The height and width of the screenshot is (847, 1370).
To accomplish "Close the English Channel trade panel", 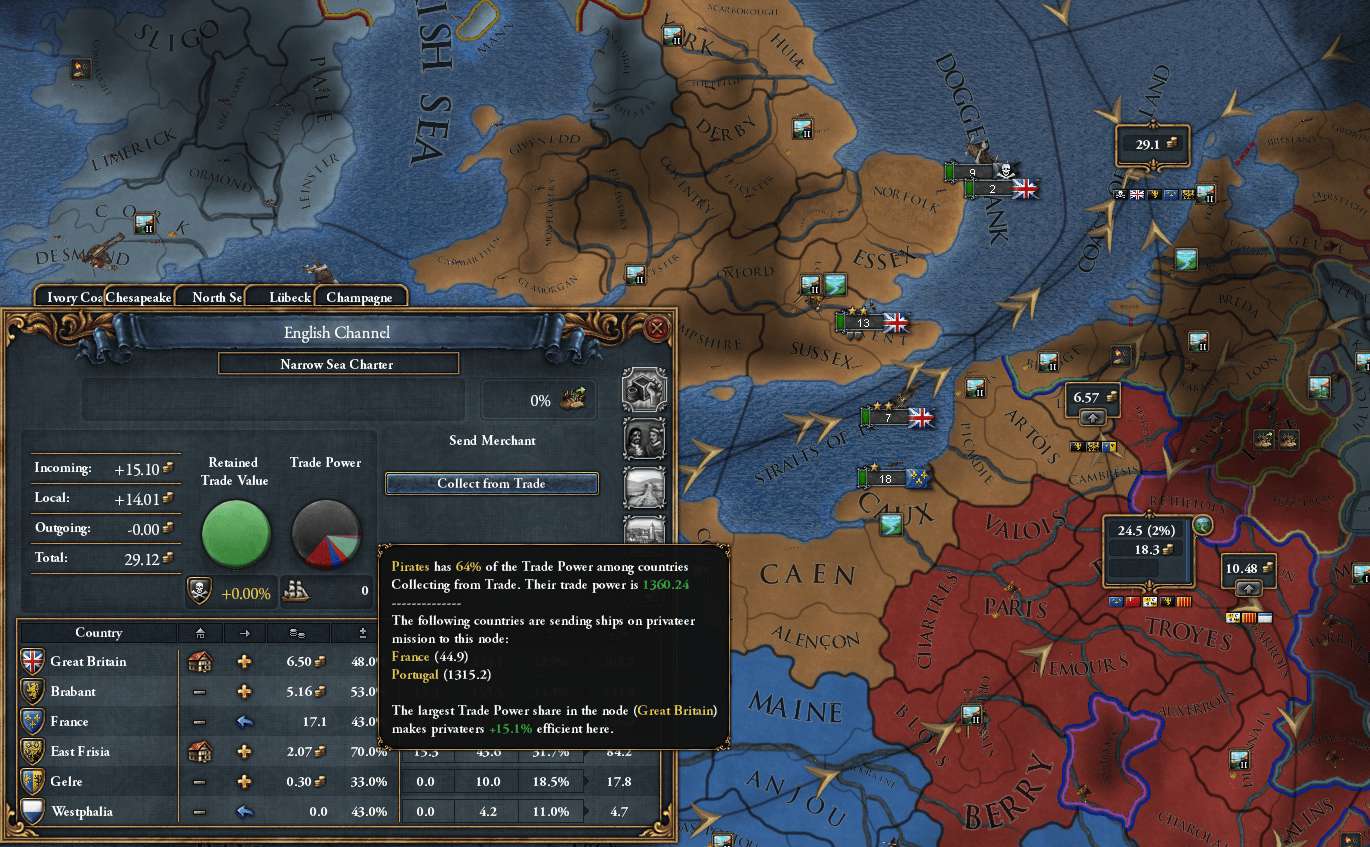I will click(657, 329).
